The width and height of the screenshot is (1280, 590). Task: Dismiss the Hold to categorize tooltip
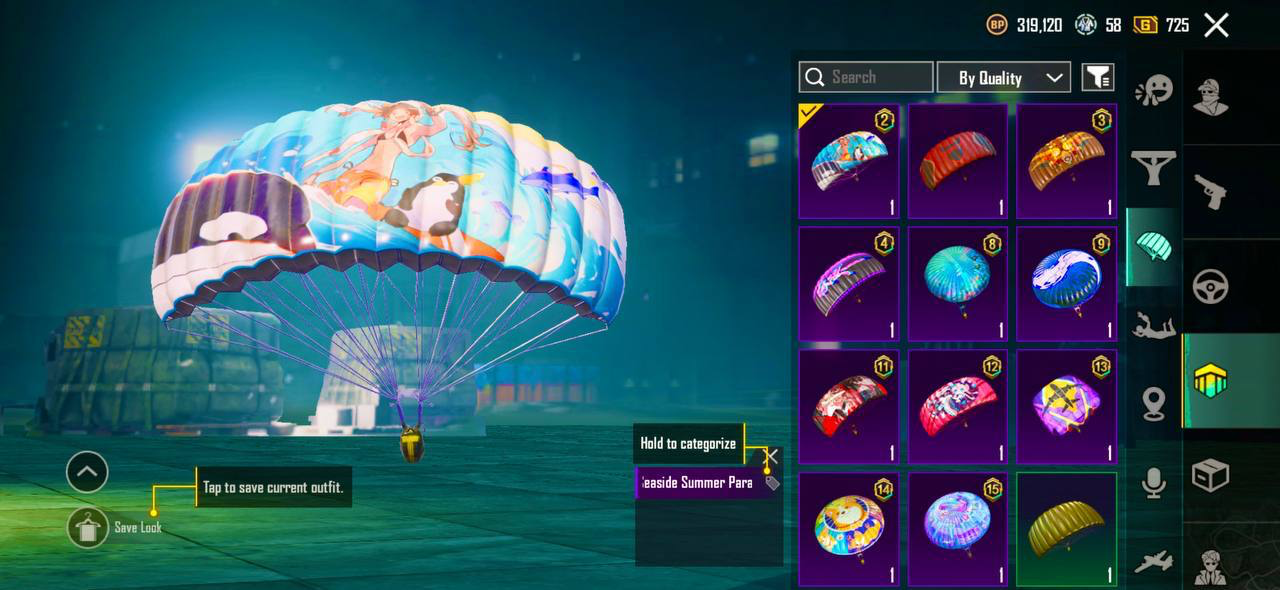click(771, 456)
